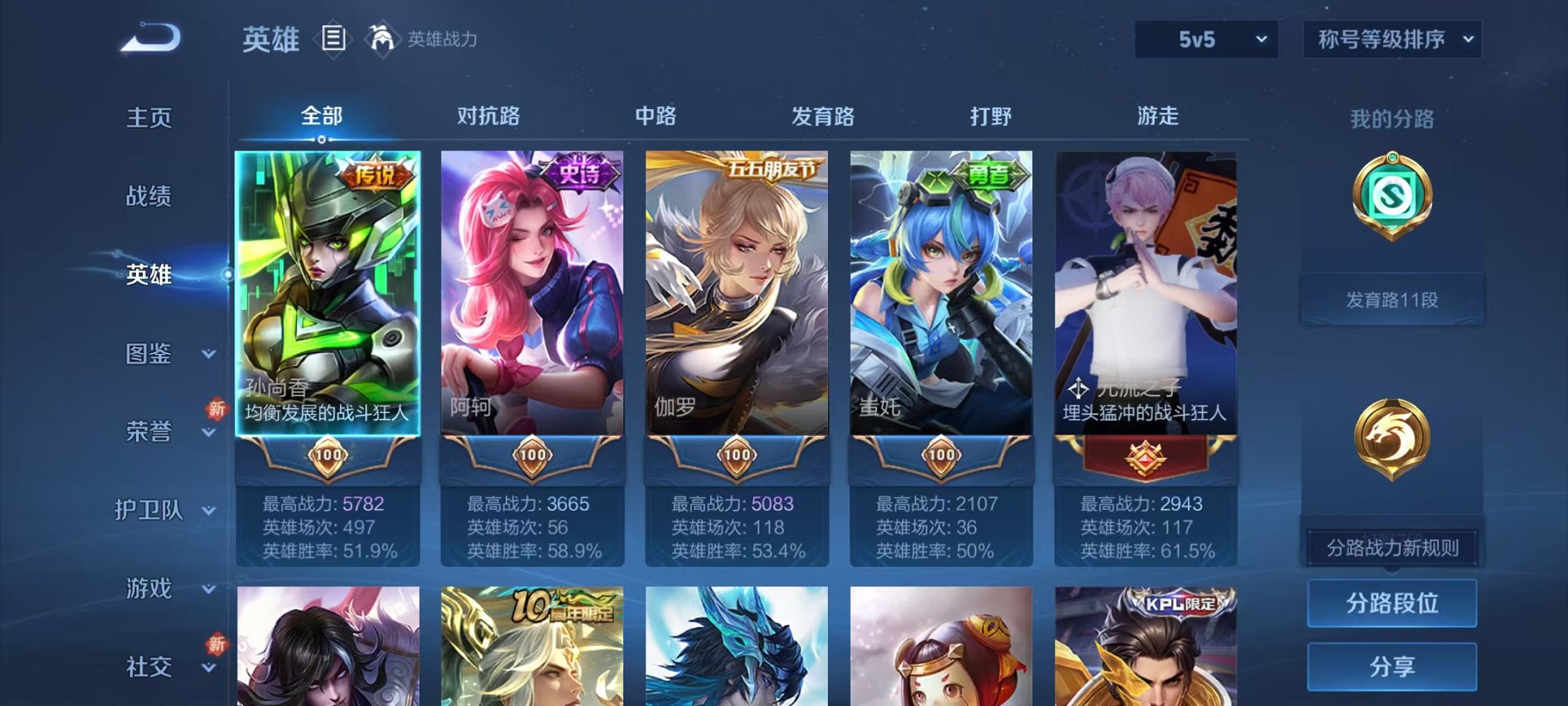Click the game logo in the top-left corner
The height and width of the screenshot is (706, 1568).
click(x=152, y=36)
